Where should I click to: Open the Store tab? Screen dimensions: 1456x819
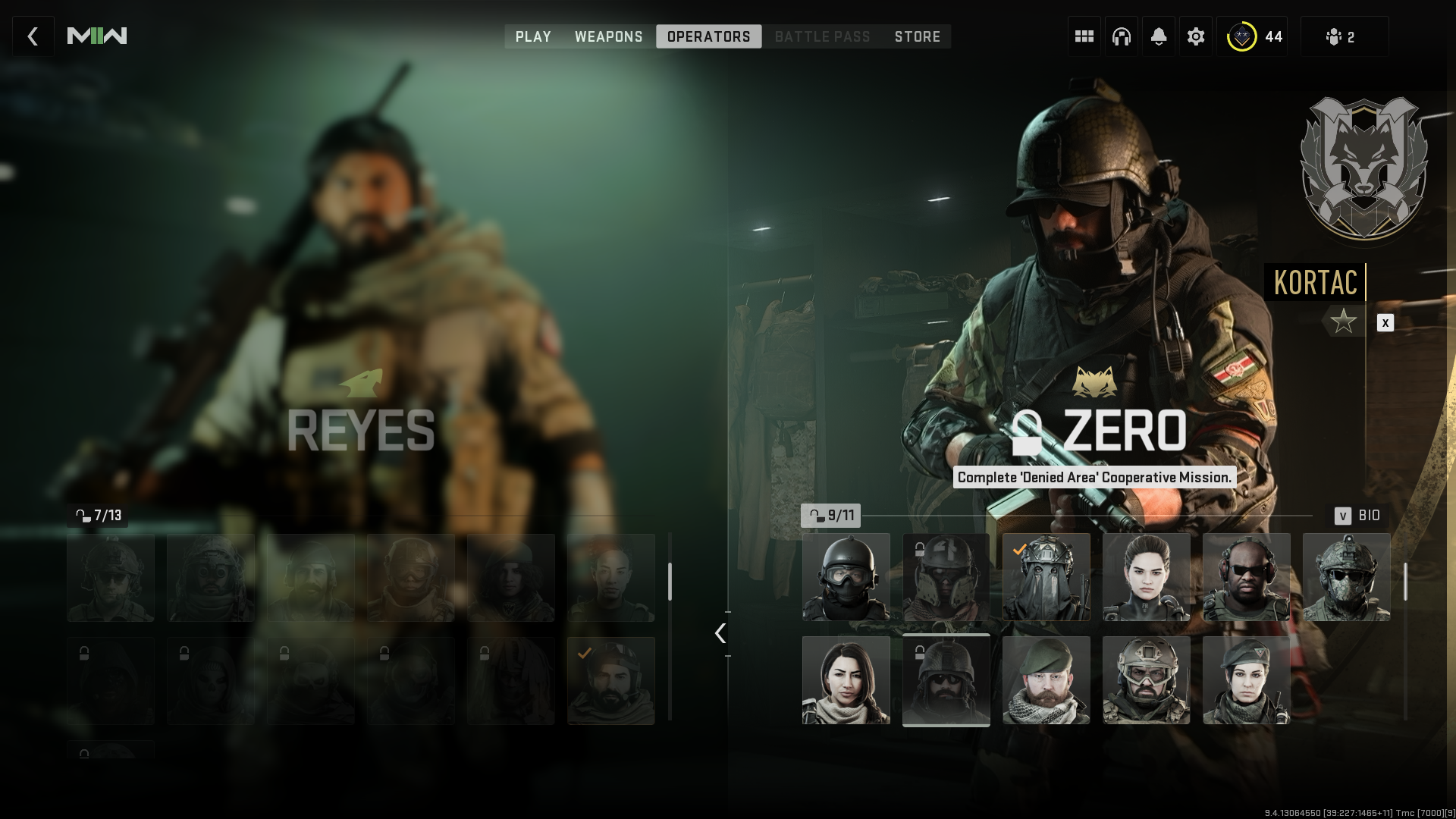[x=917, y=36]
